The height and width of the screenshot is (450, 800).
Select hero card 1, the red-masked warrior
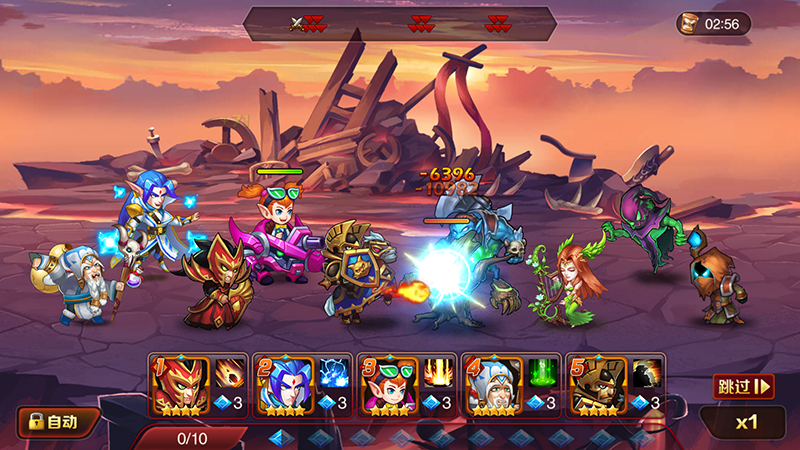click(177, 384)
